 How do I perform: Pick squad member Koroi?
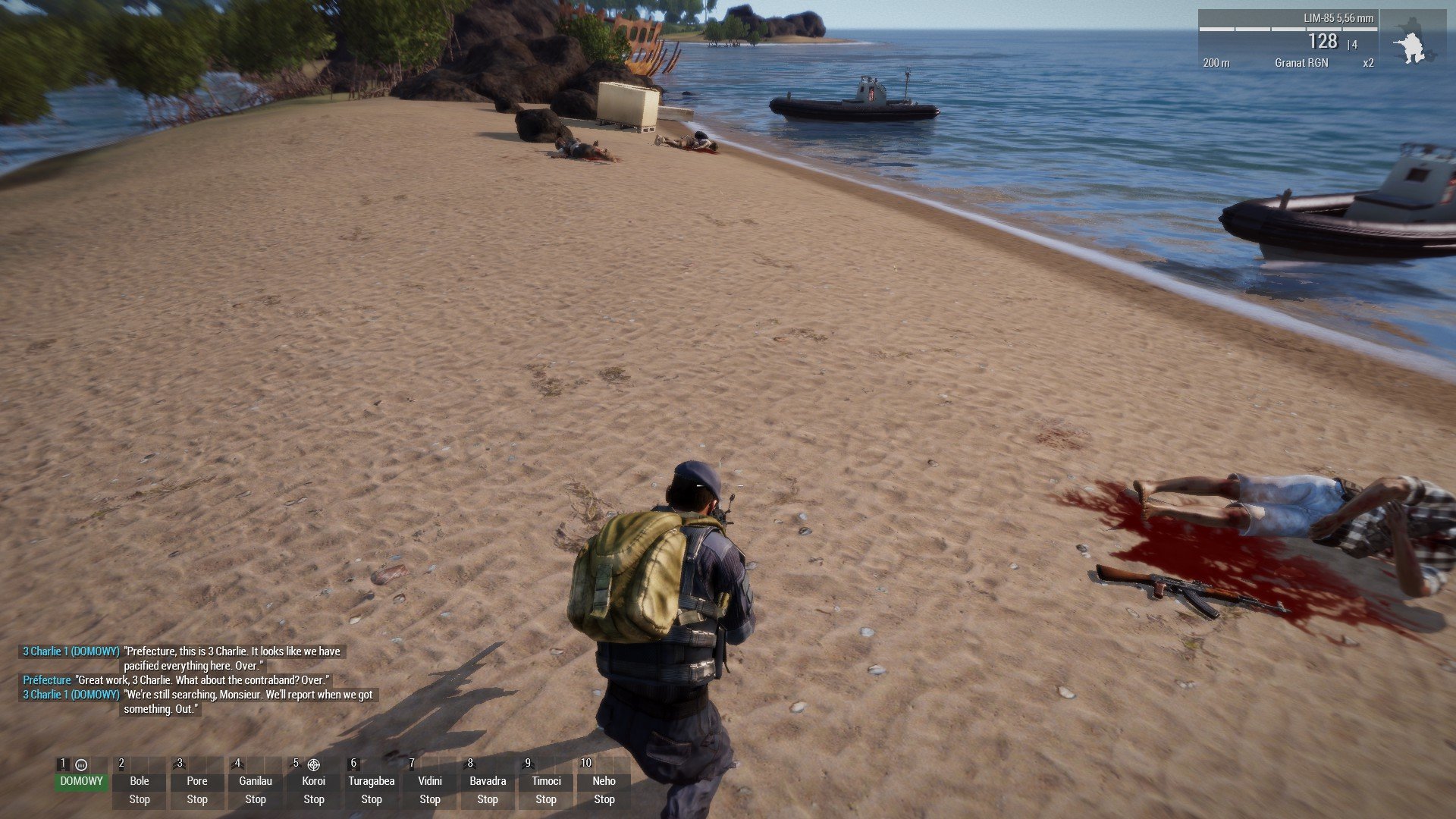[x=313, y=781]
